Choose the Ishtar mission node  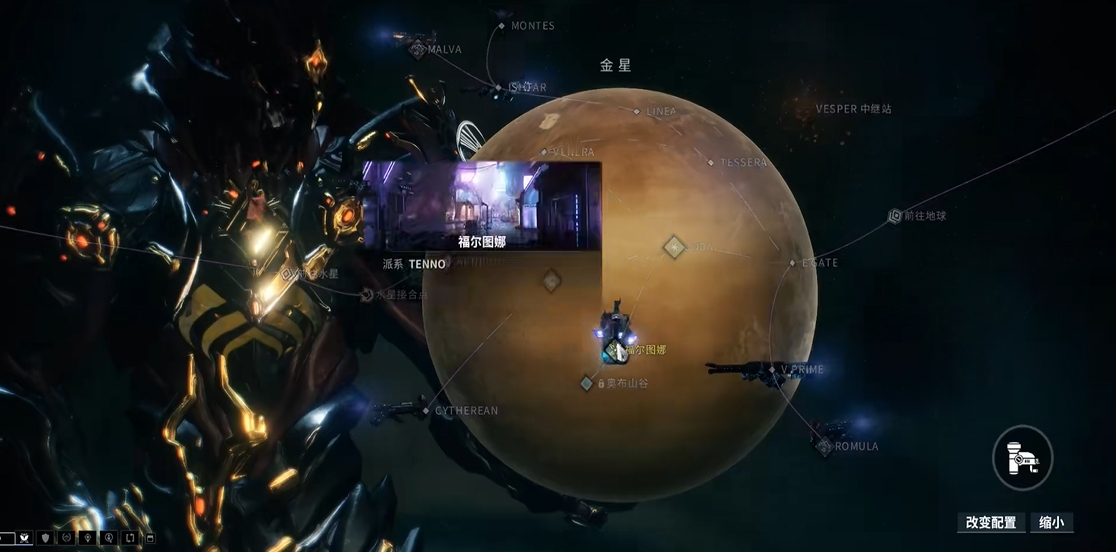pyautogui.click(x=498, y=88)
